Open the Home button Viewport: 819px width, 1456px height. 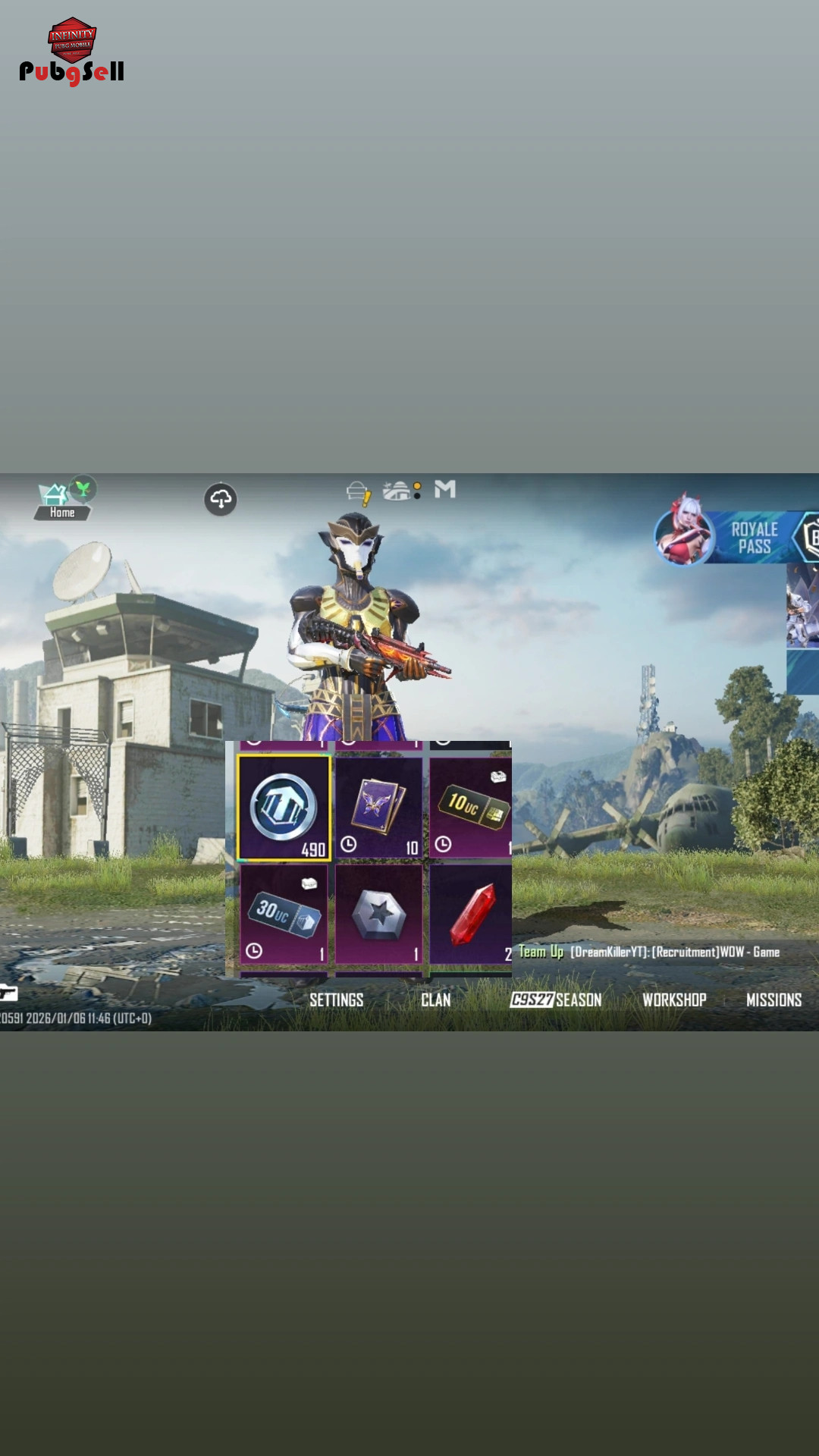[61, 501]
